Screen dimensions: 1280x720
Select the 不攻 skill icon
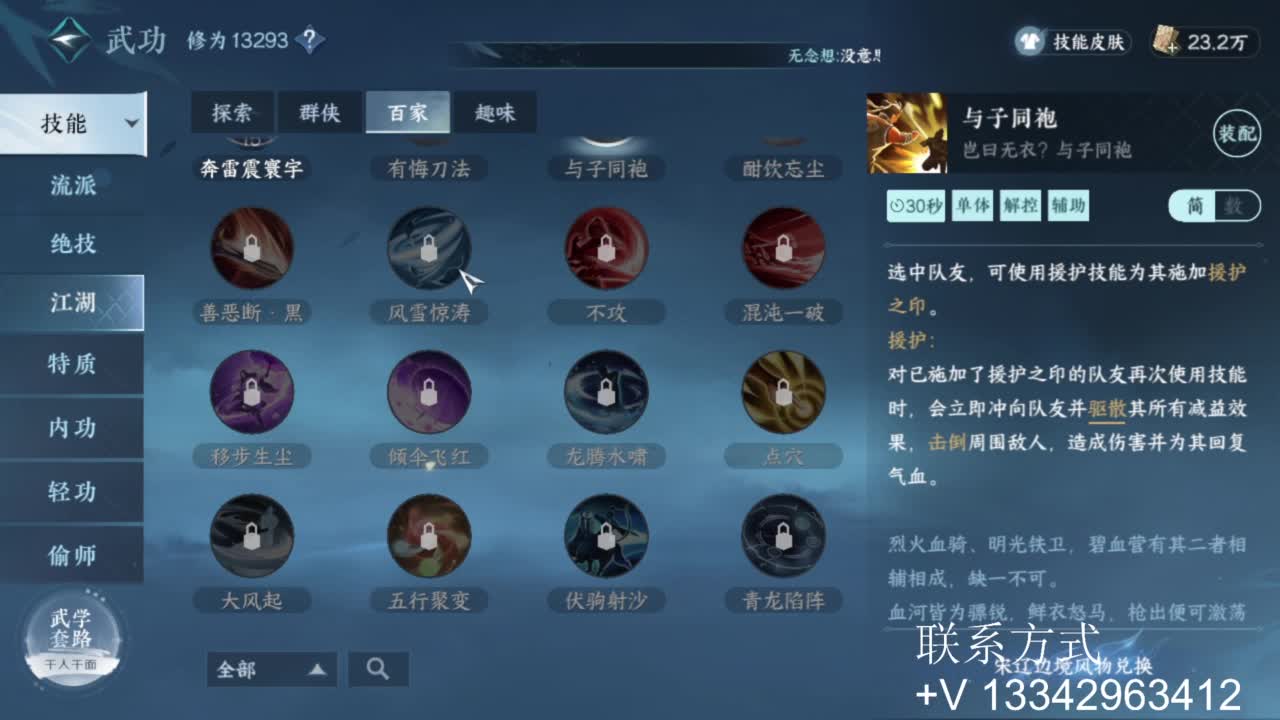coord(606,249)
